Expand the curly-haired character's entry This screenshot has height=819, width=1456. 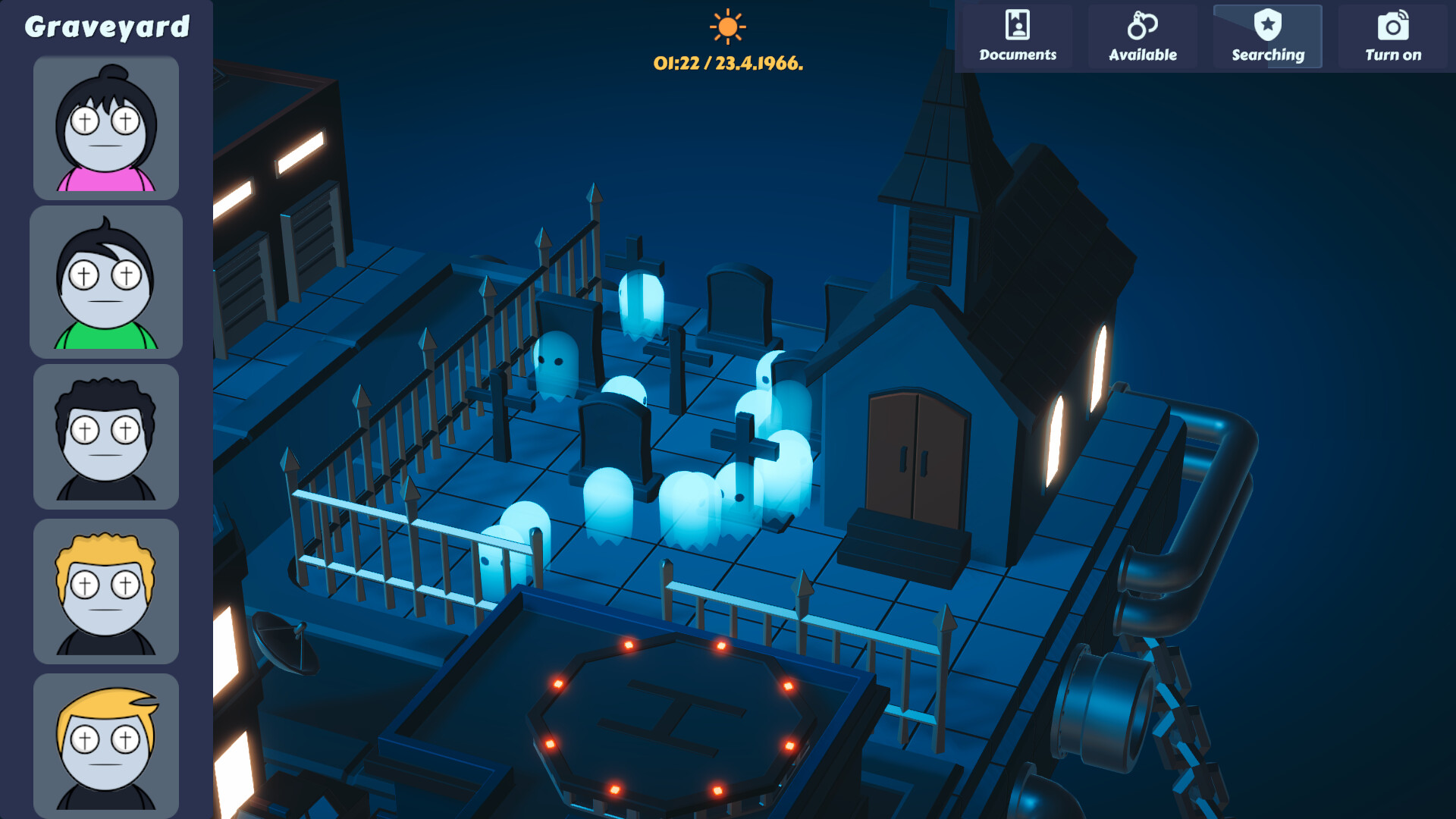click(x=105, y=435)
